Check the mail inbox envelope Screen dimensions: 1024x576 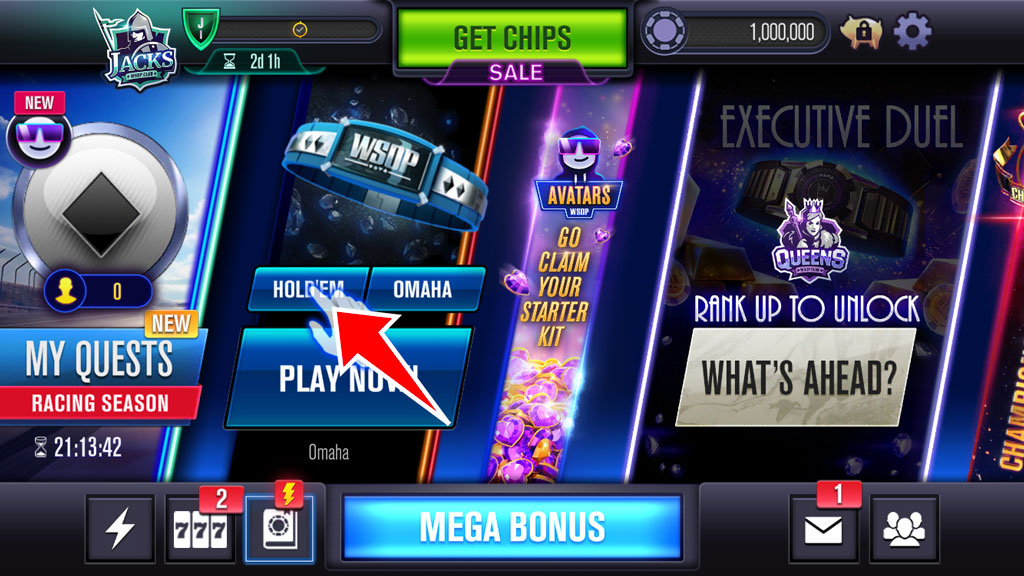click(824, 528)
